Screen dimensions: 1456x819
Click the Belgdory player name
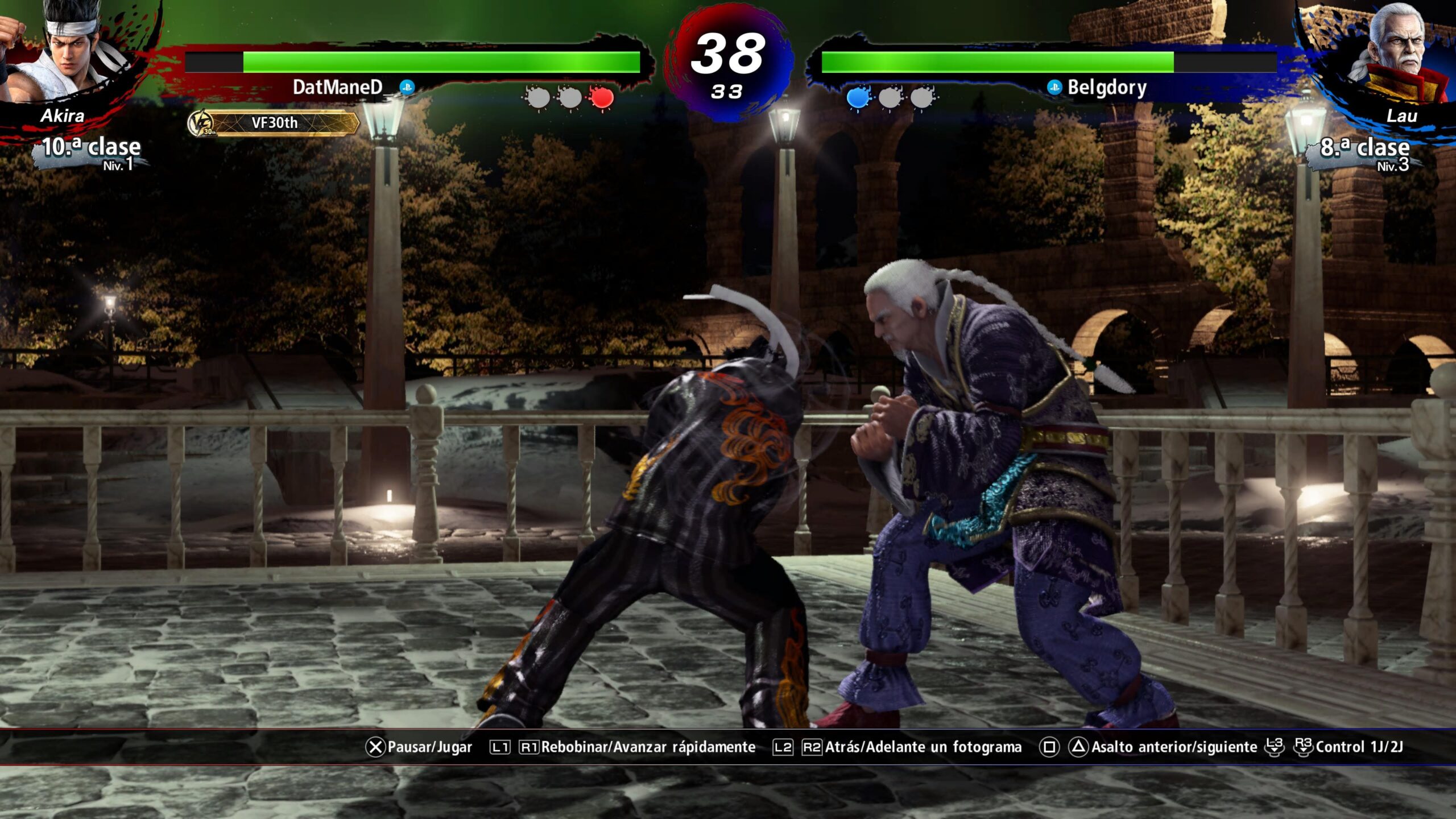tap(1106, 87)
